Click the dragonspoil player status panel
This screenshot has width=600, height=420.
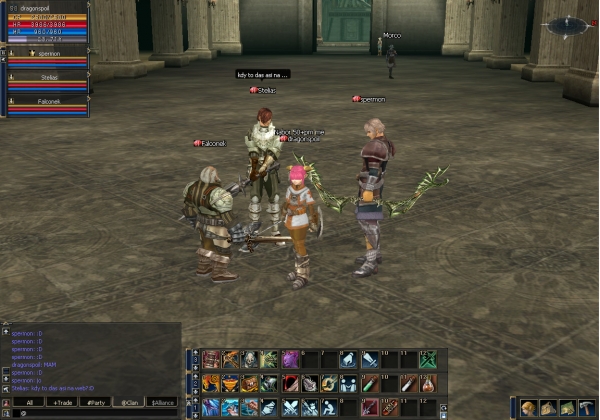click(46, 24)
